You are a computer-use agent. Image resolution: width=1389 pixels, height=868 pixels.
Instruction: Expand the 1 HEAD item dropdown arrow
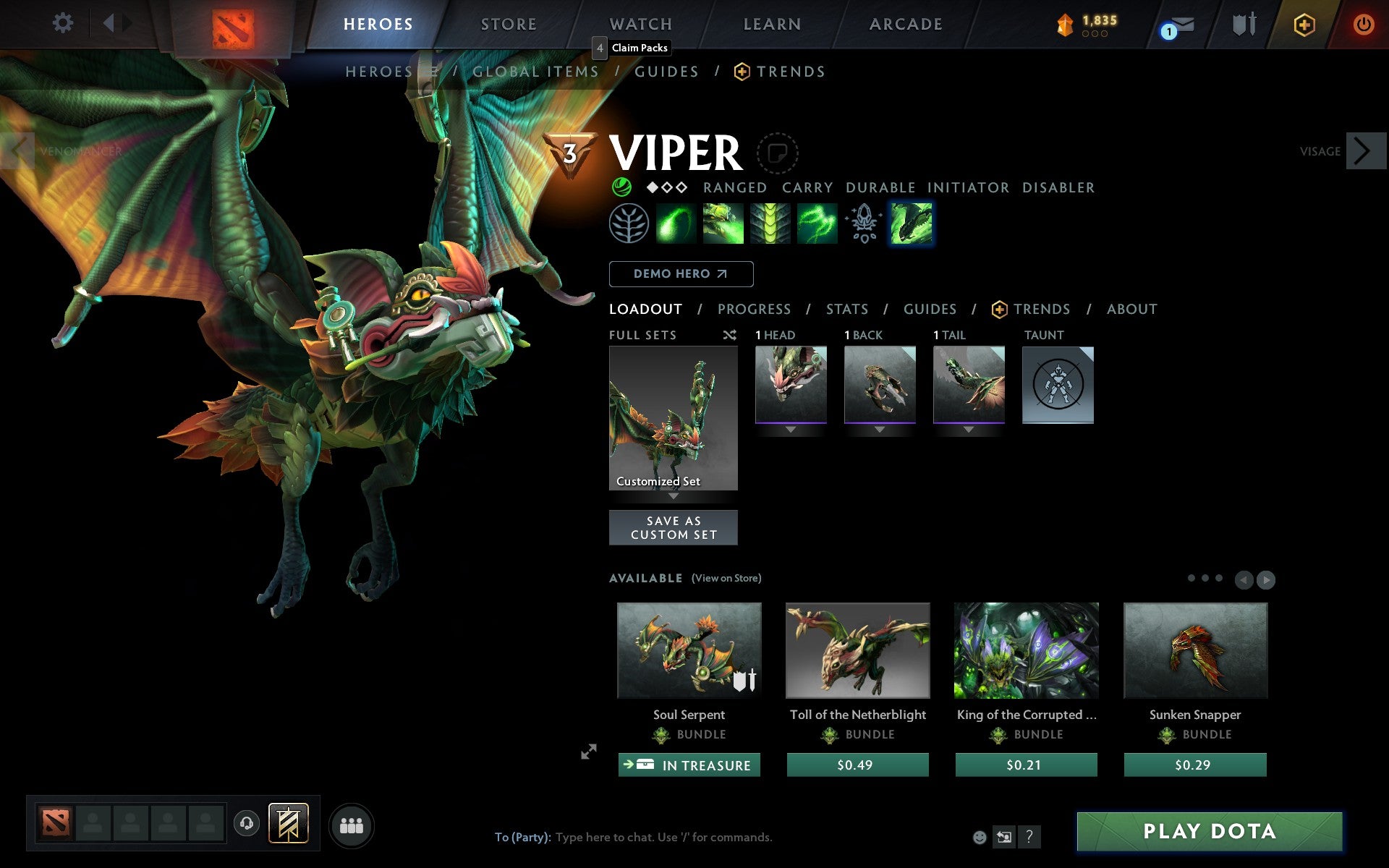click(x=789, y=428)
